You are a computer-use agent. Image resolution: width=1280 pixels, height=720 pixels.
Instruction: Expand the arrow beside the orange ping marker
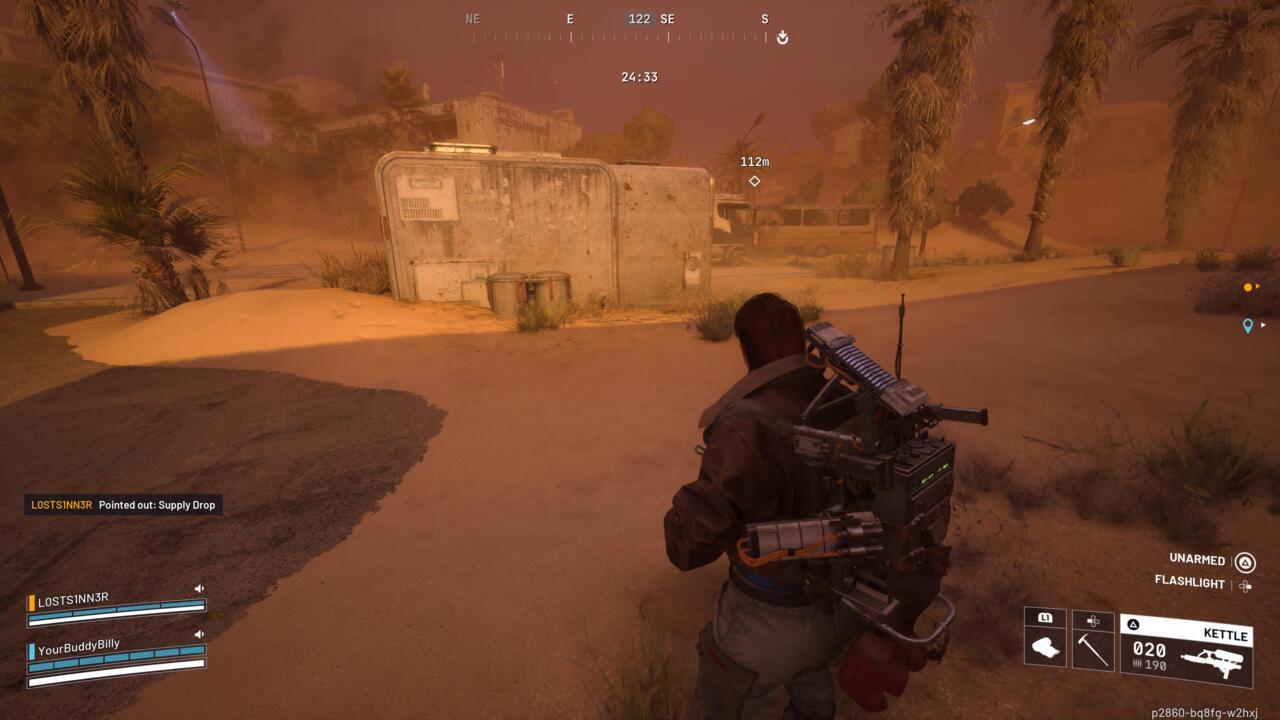coord(1258,286)
